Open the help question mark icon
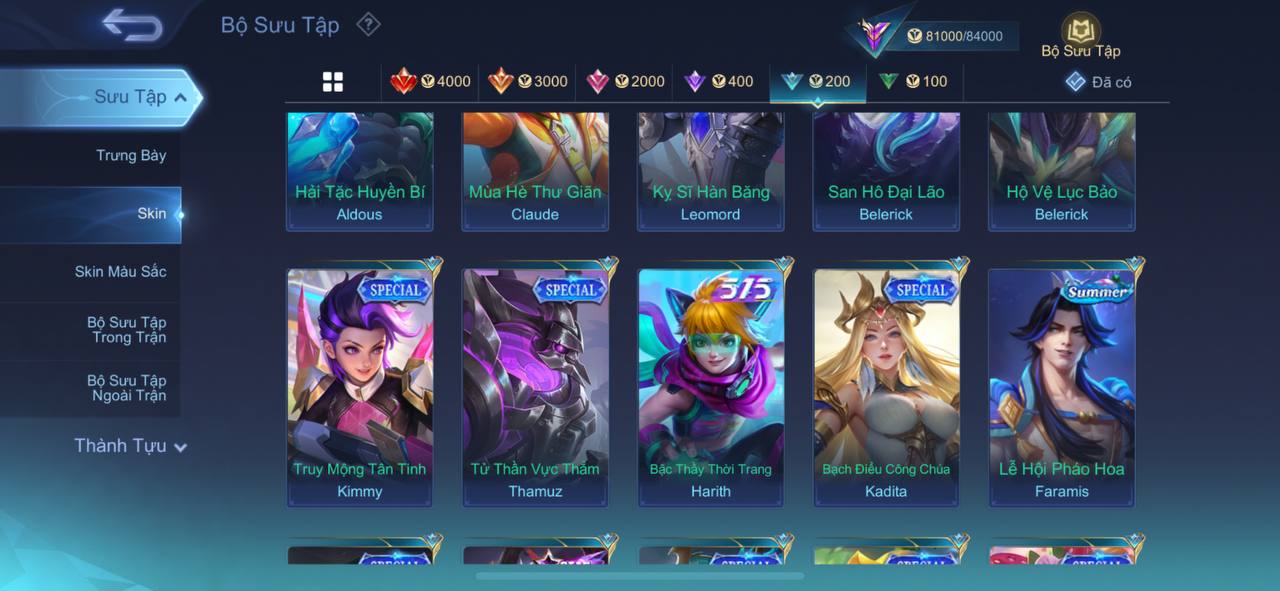The width and height of the screenshot is (1280, 591). [x=368, y=24]
